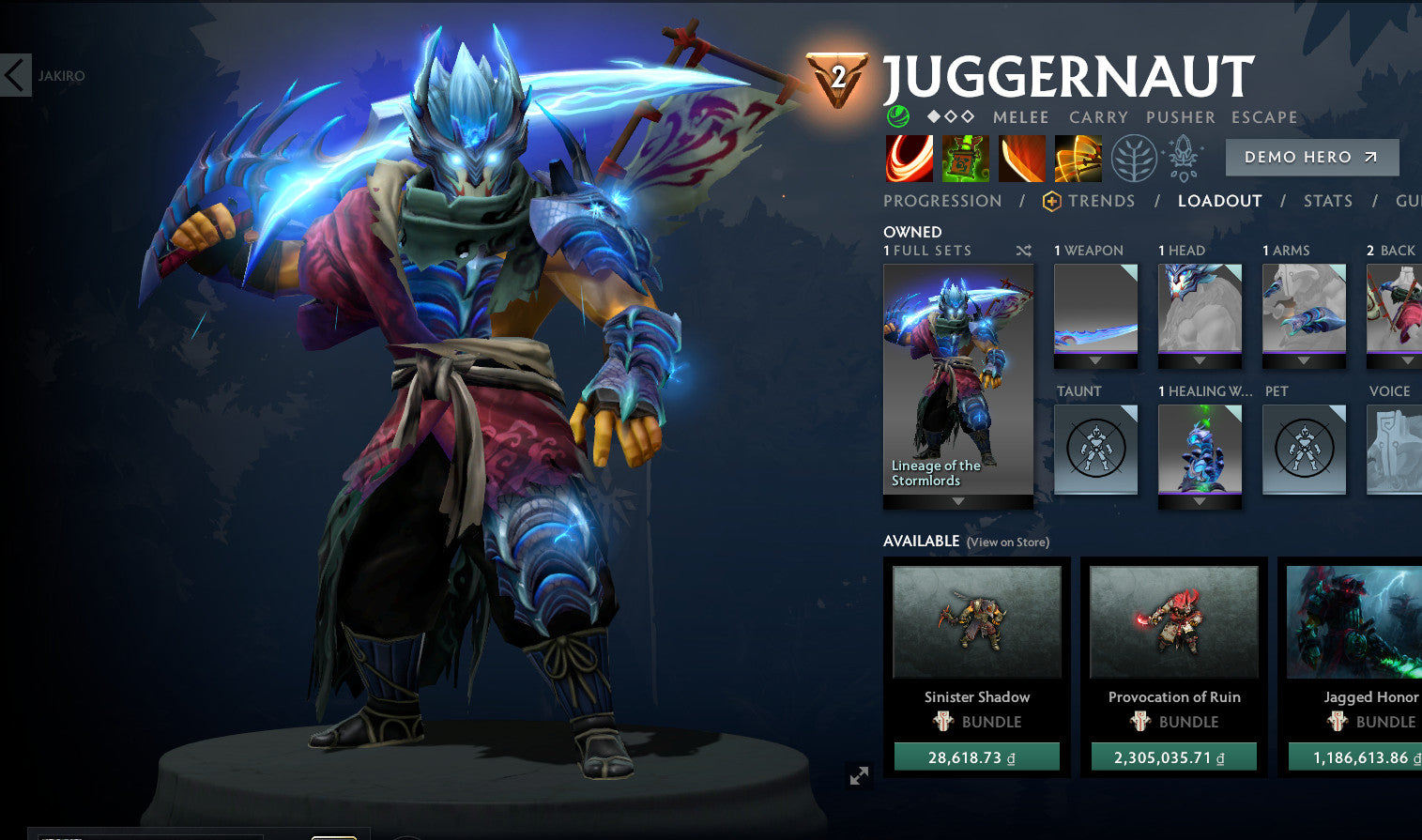Click the Sinister Shadow bundle price bar
Screen dimensions: 1422x840
[x=977, y=755]
